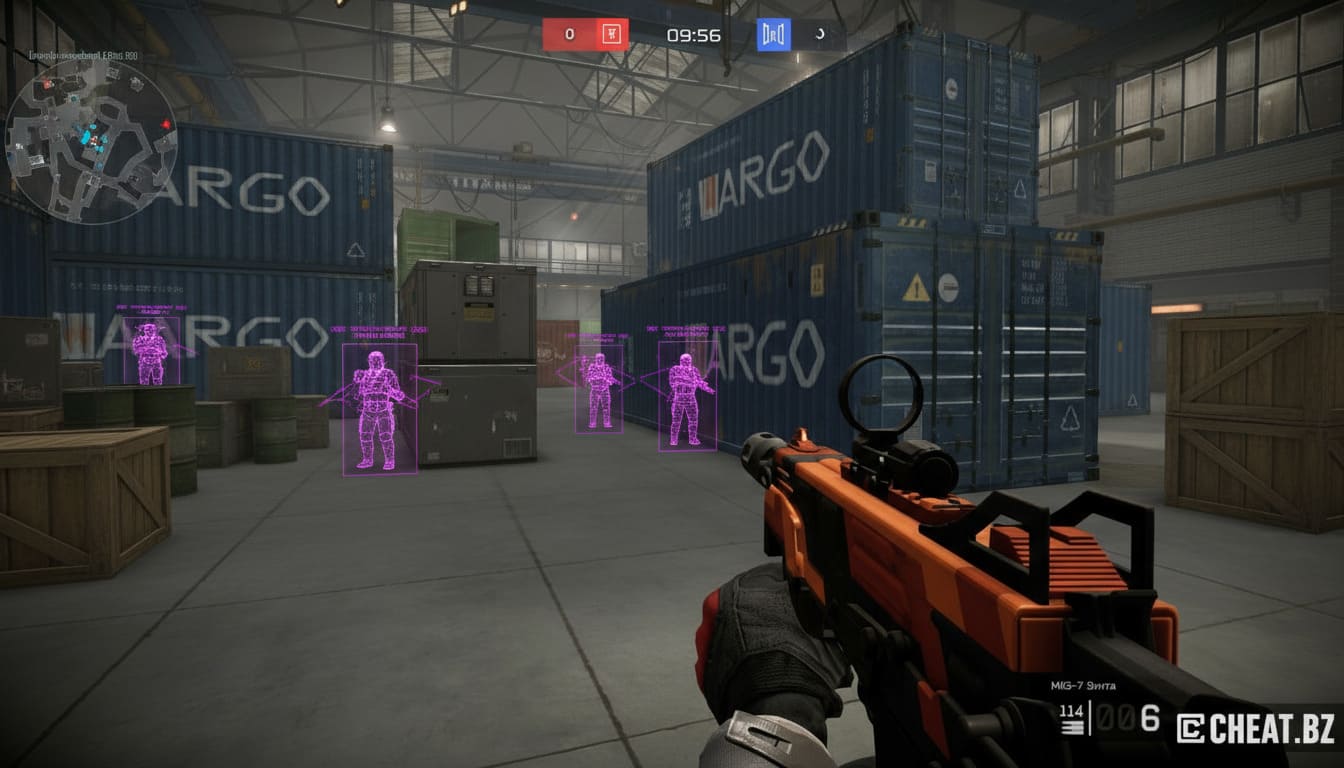Click the red enemy marker on minimap right
1344x768 pixels.
165,124
